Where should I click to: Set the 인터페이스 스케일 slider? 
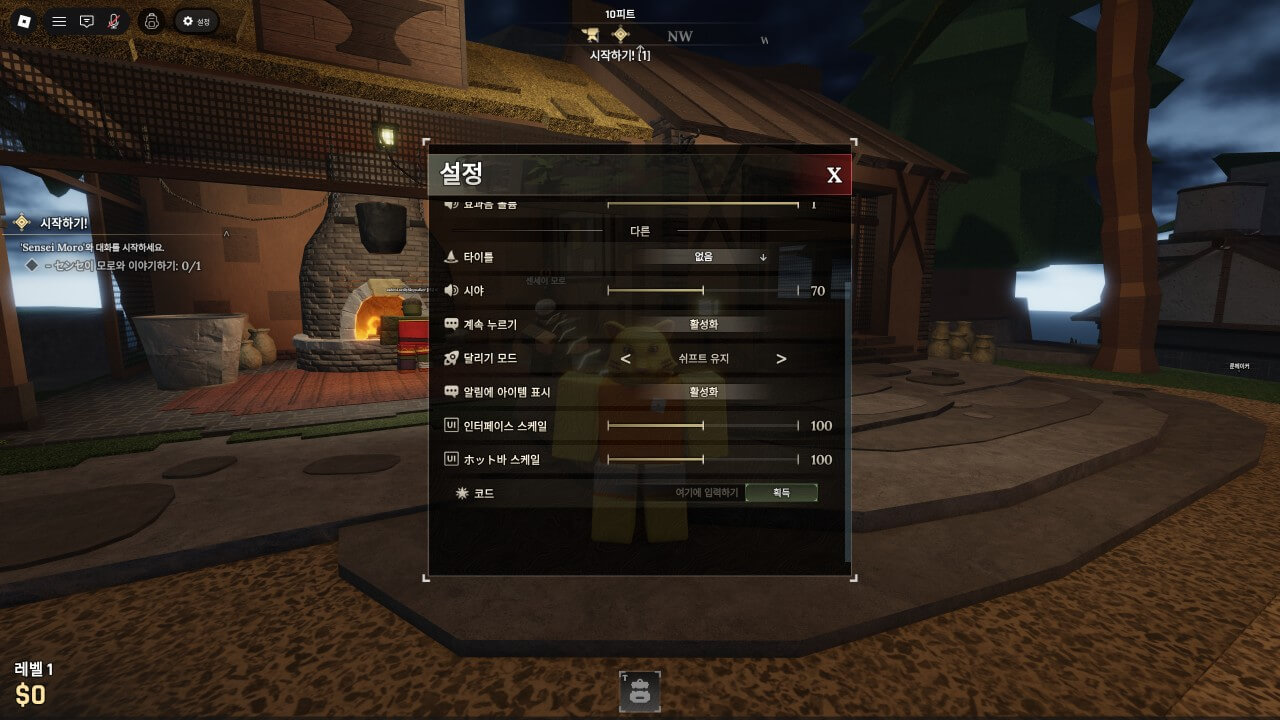coord(703,426)
